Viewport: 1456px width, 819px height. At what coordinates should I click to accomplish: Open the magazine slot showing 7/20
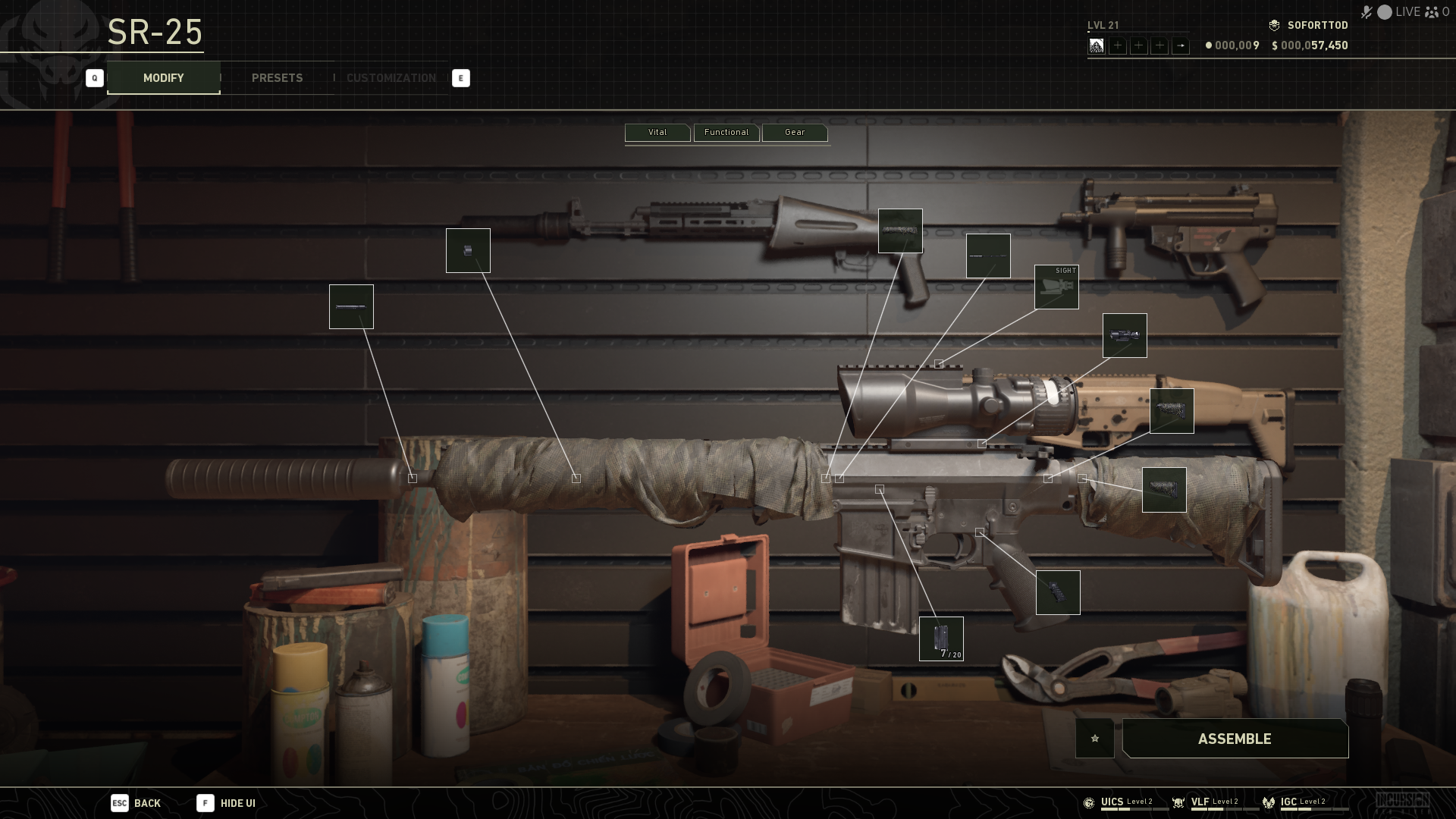coord(941,639)
